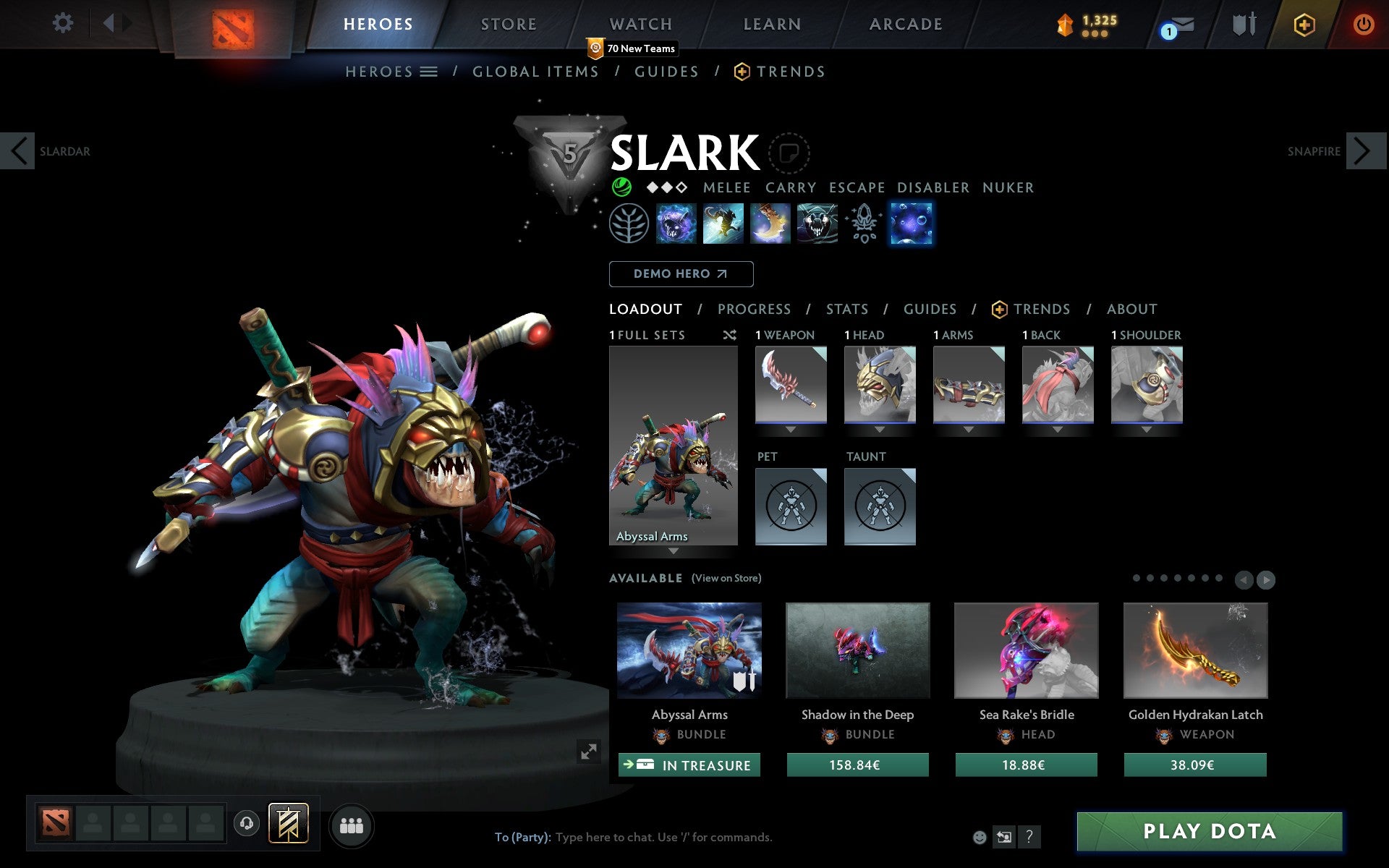Open the Arcade section
This screenshot has width=1389, height=868.
click(x=905, y=24)
